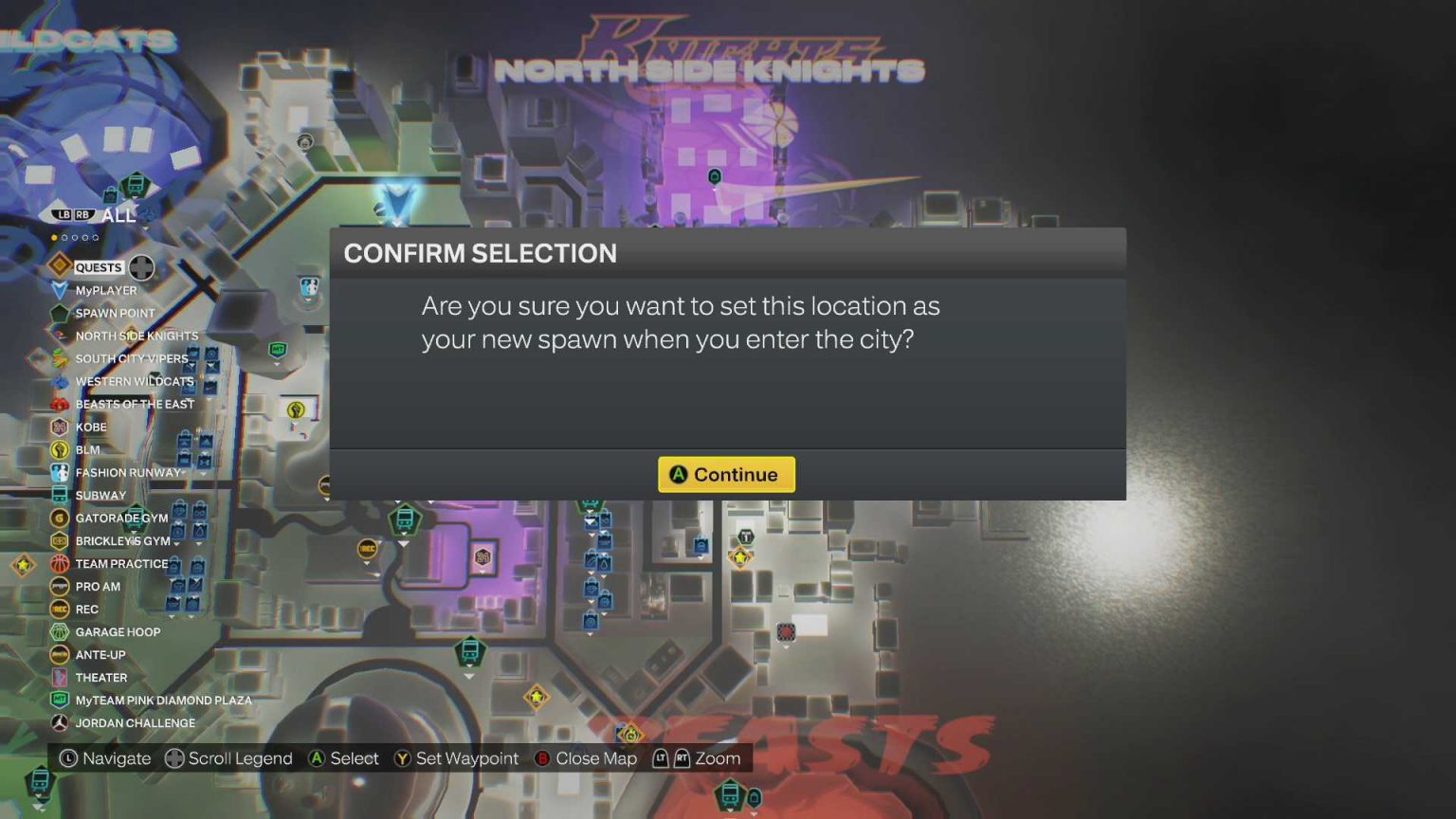1456x819 pixels.
Task: Toggle the Theater map filter
Action: [x=61, y=678]
